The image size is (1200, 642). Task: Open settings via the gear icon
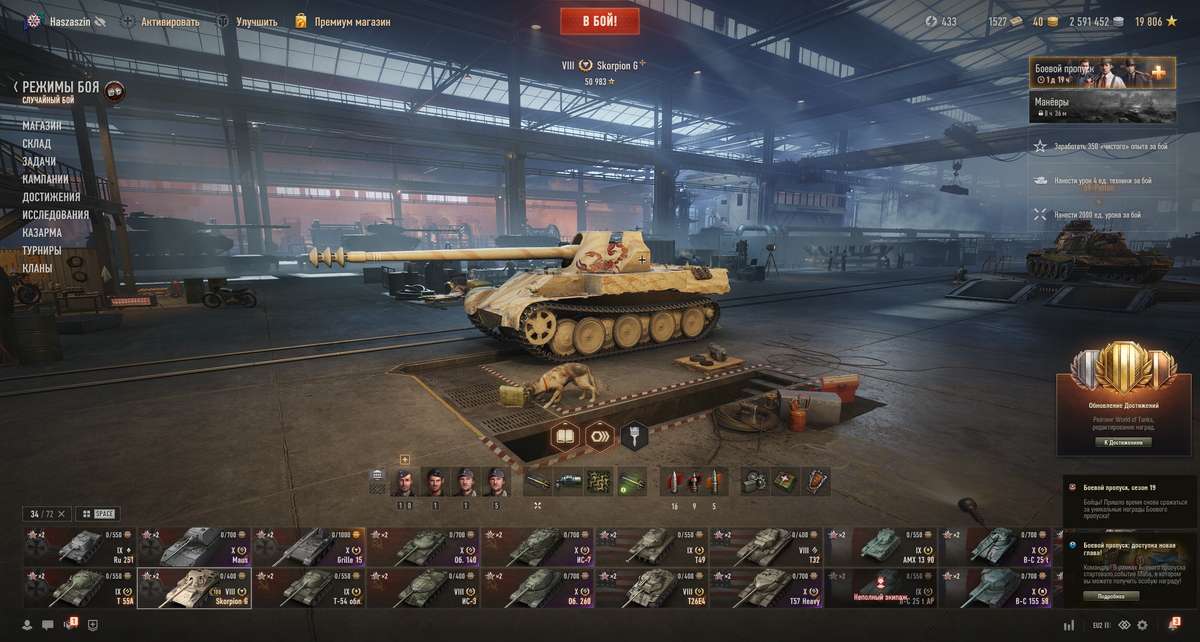(1142, 626)
